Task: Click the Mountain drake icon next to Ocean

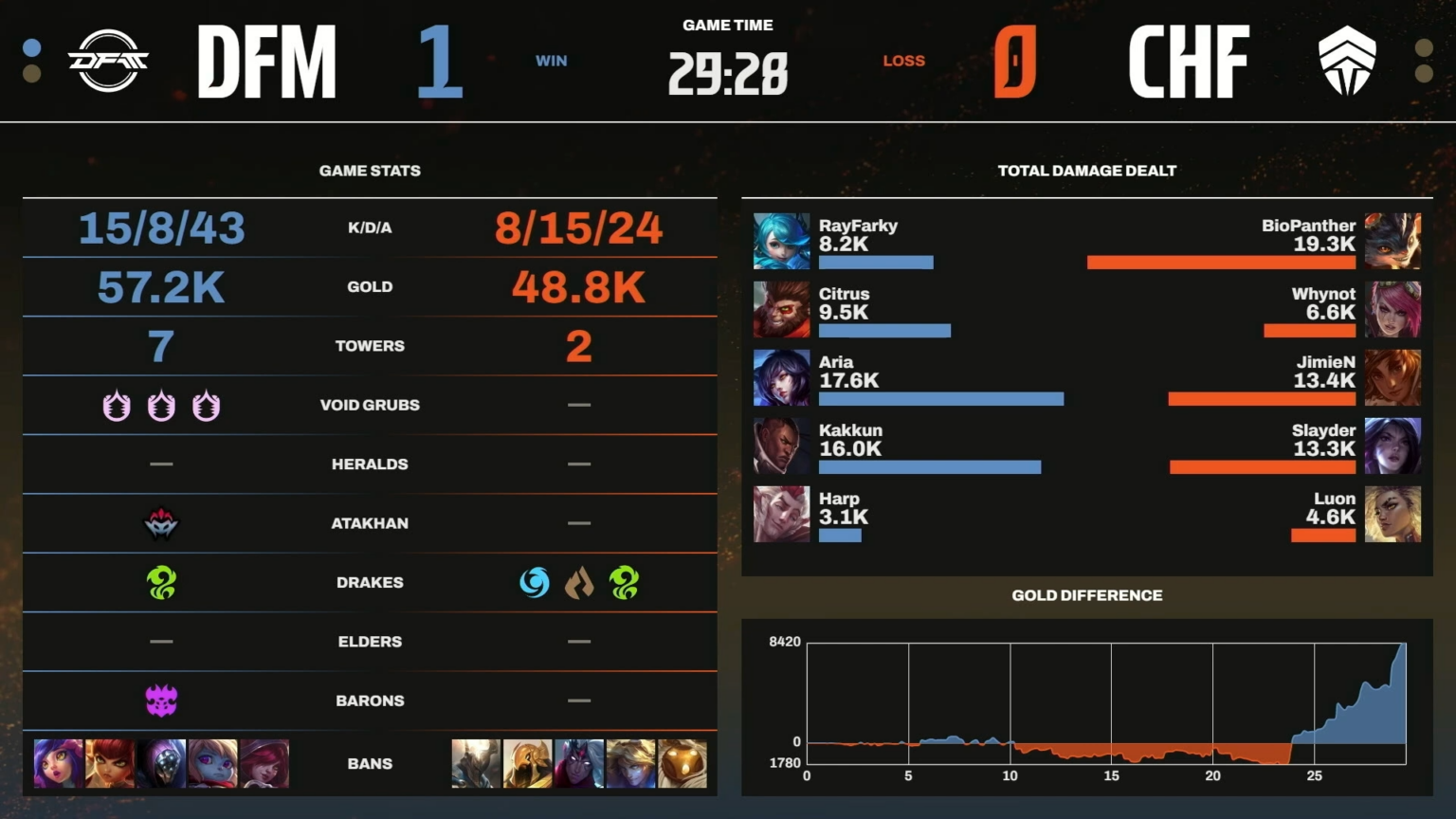Action: 581,583
